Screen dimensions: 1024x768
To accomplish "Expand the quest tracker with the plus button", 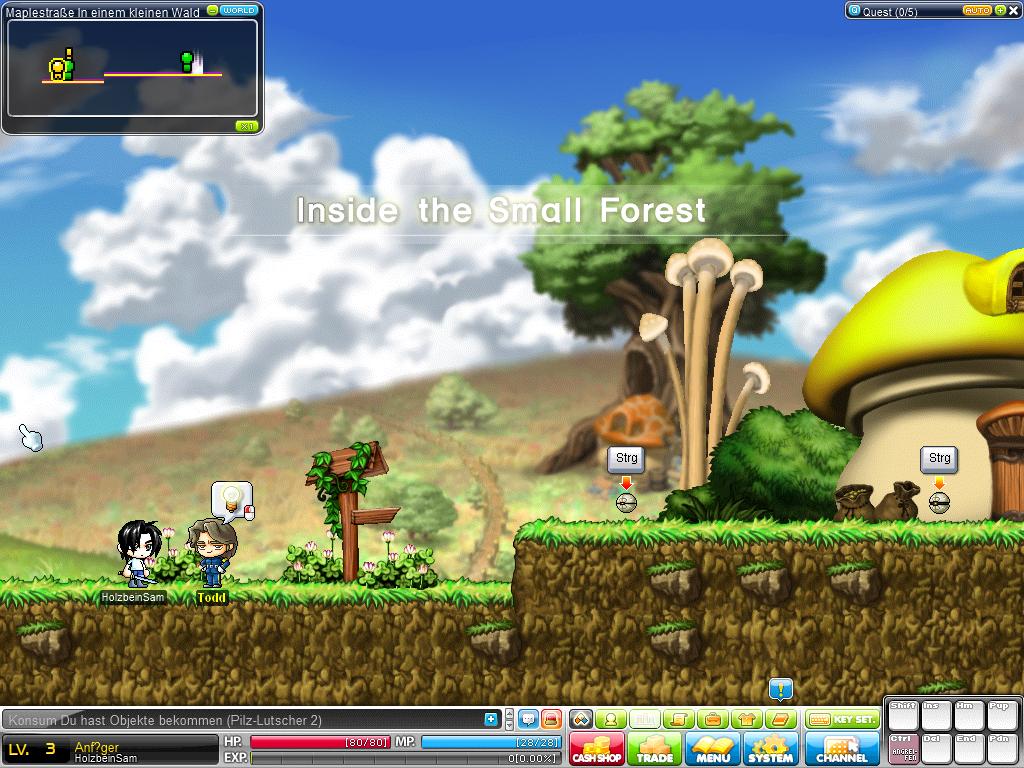I will 1001,11.
